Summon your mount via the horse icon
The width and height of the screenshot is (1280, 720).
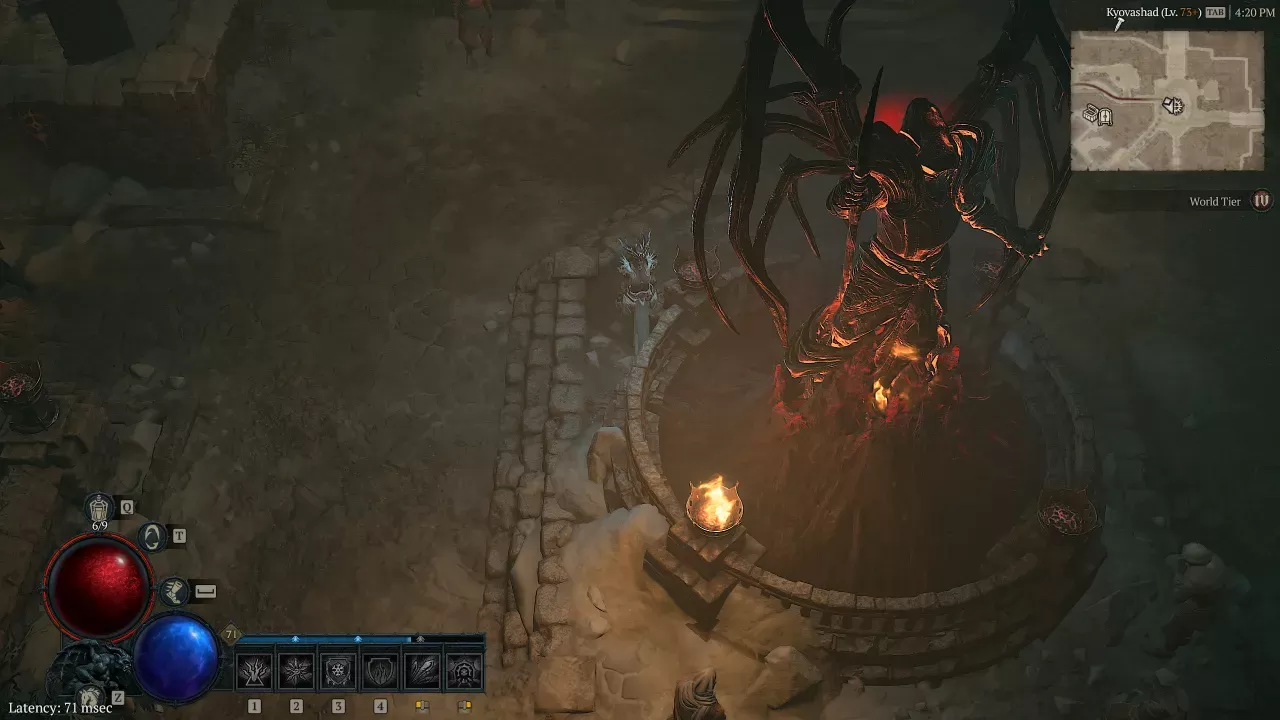point(92,697)
